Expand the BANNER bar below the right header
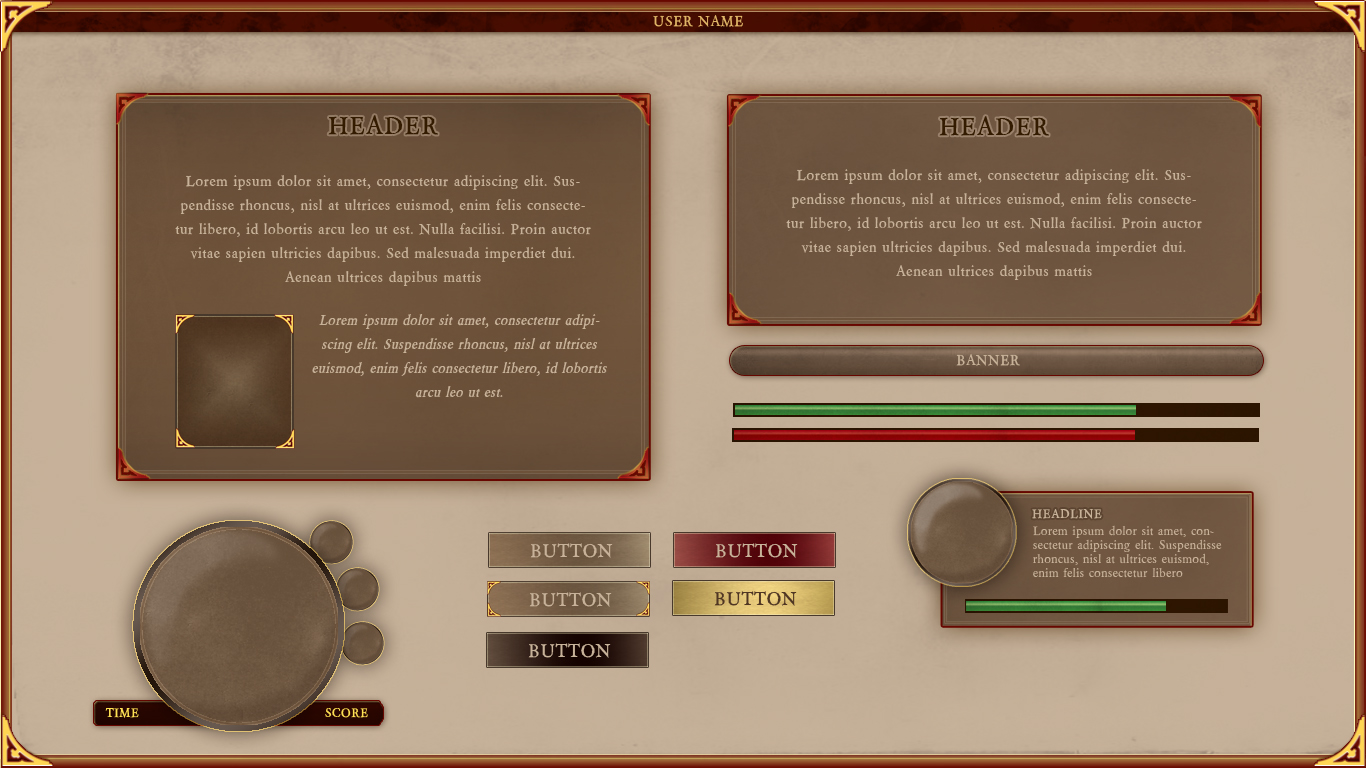The height and width of the screenshot is (768, 1366). (x=995, y=360)
